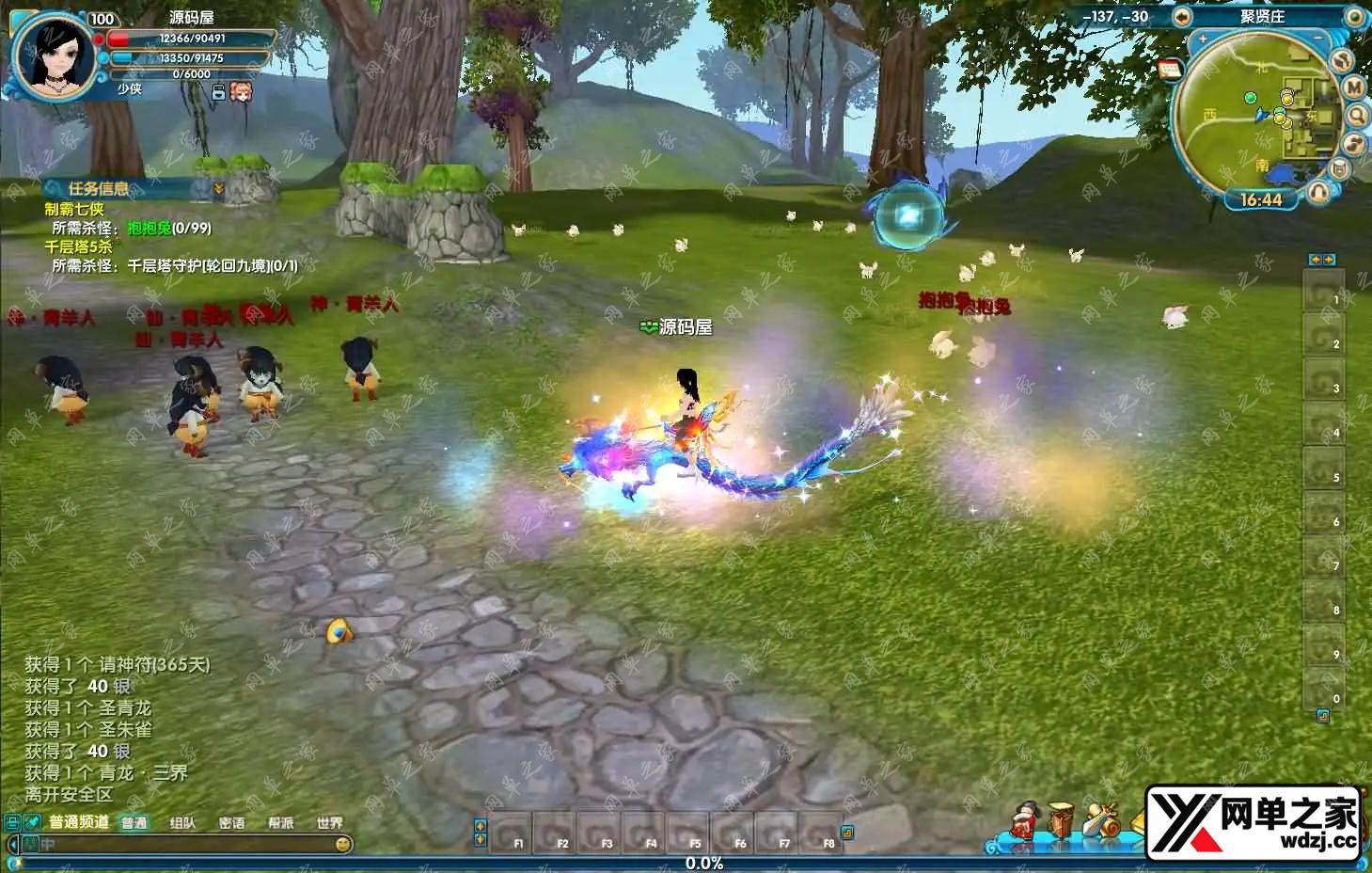Open the calendar icon beside the minimap

tap(1170, 69)
